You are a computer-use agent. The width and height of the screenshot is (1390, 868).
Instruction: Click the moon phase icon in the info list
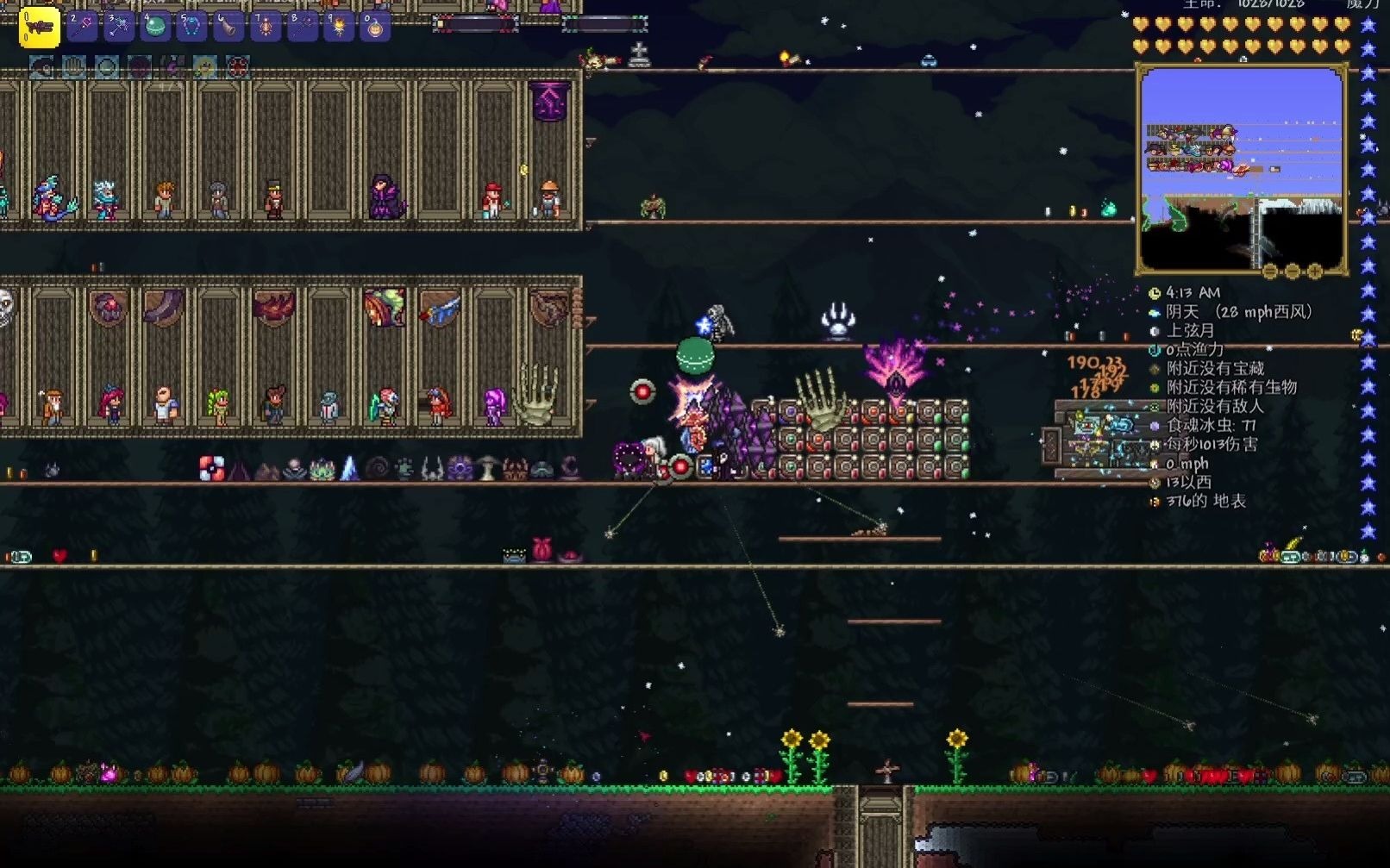coord(1155,331)
